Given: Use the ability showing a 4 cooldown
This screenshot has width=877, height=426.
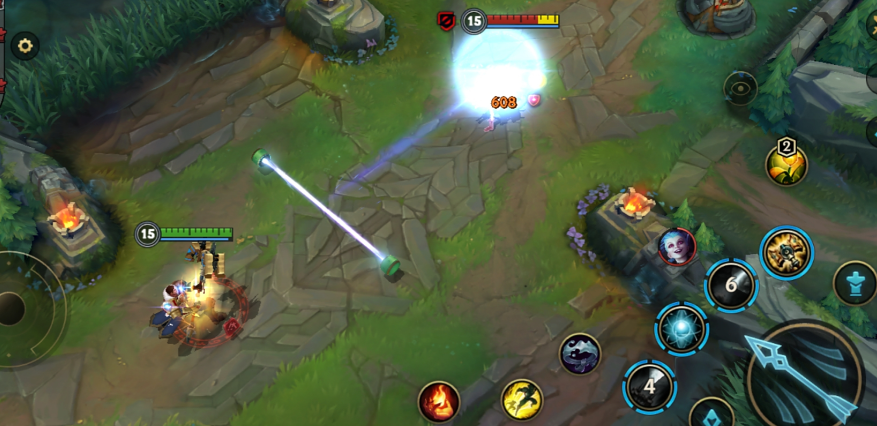Looking at the screenshot, I should (x=649, y=386).
